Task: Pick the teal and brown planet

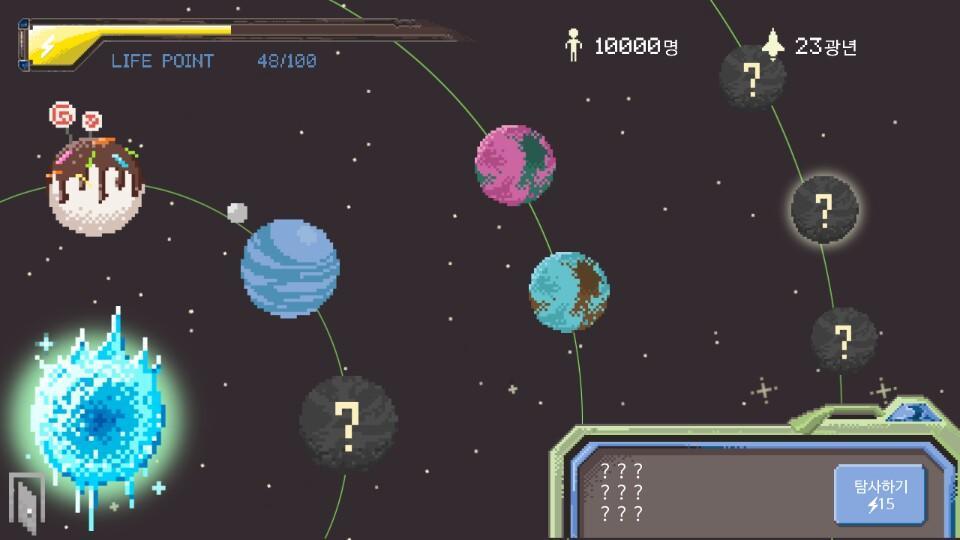Action: 569,292
